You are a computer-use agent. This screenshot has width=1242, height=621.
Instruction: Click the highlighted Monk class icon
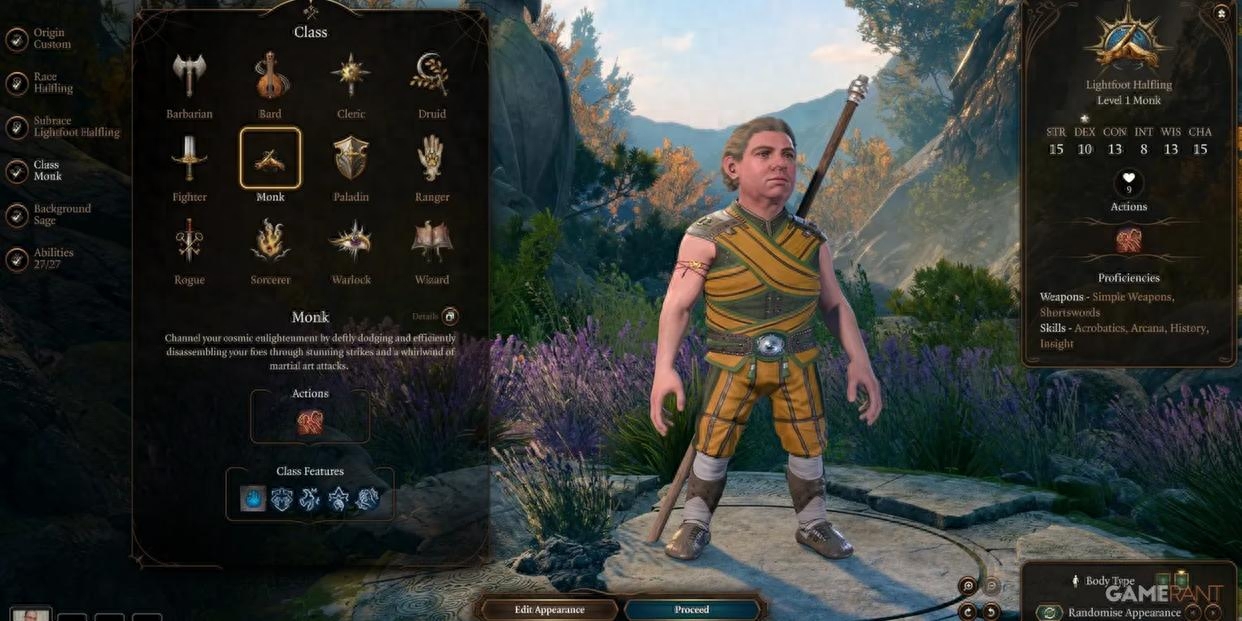coord(270,158)
